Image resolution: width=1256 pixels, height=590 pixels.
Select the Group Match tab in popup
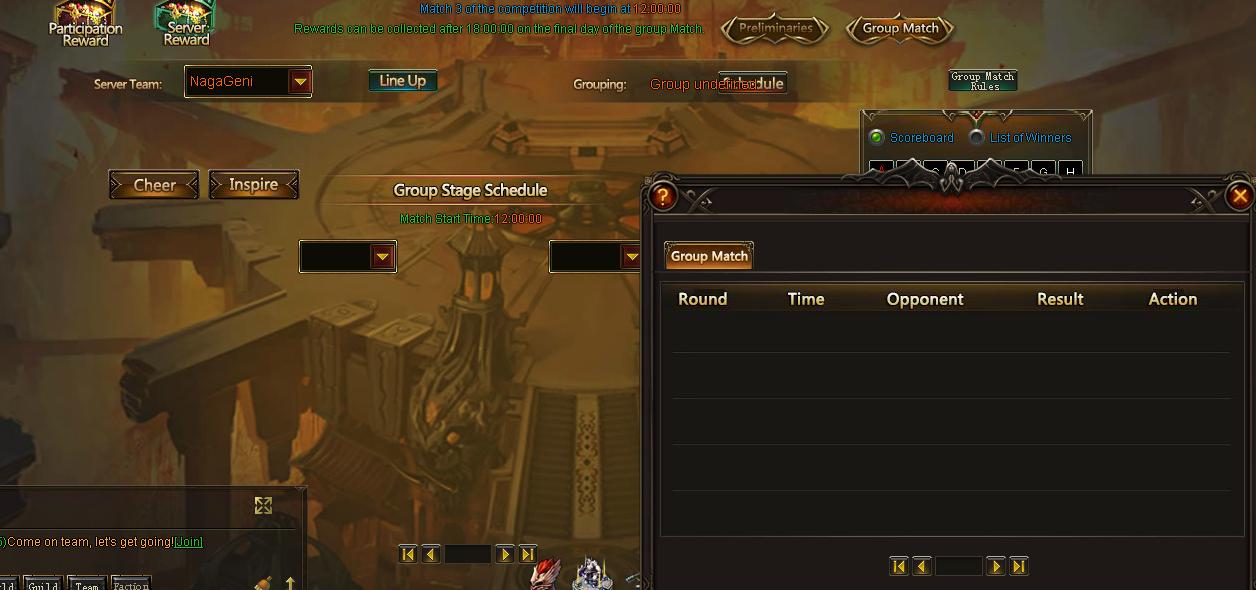709,256
